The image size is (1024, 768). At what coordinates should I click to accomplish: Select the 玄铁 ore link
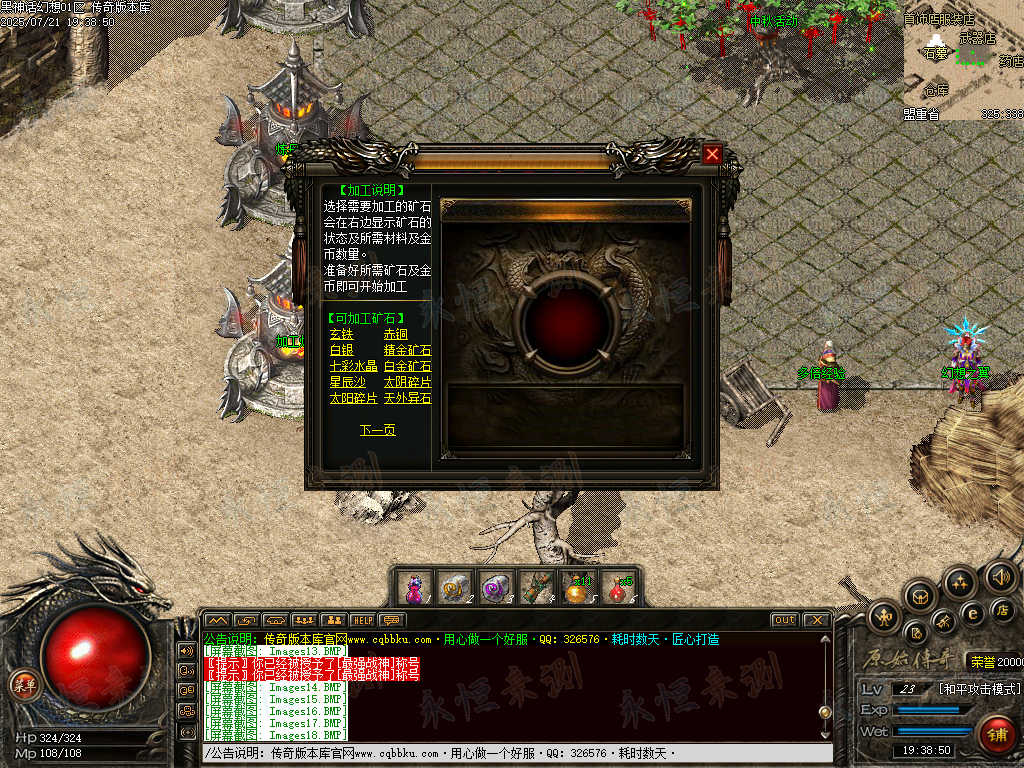pos(341,334)
